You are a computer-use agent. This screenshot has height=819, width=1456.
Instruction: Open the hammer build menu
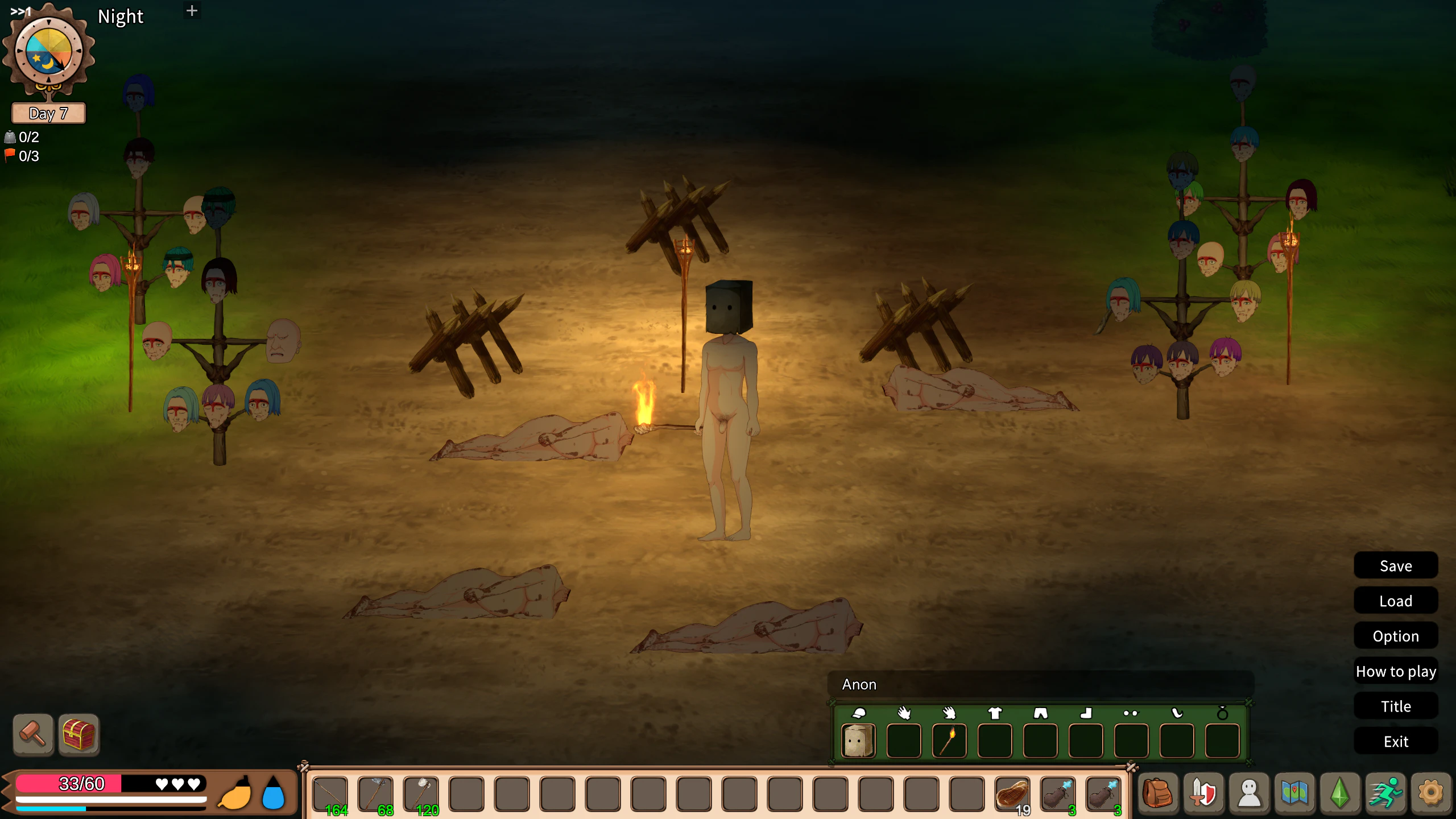[x=33, y=734]
